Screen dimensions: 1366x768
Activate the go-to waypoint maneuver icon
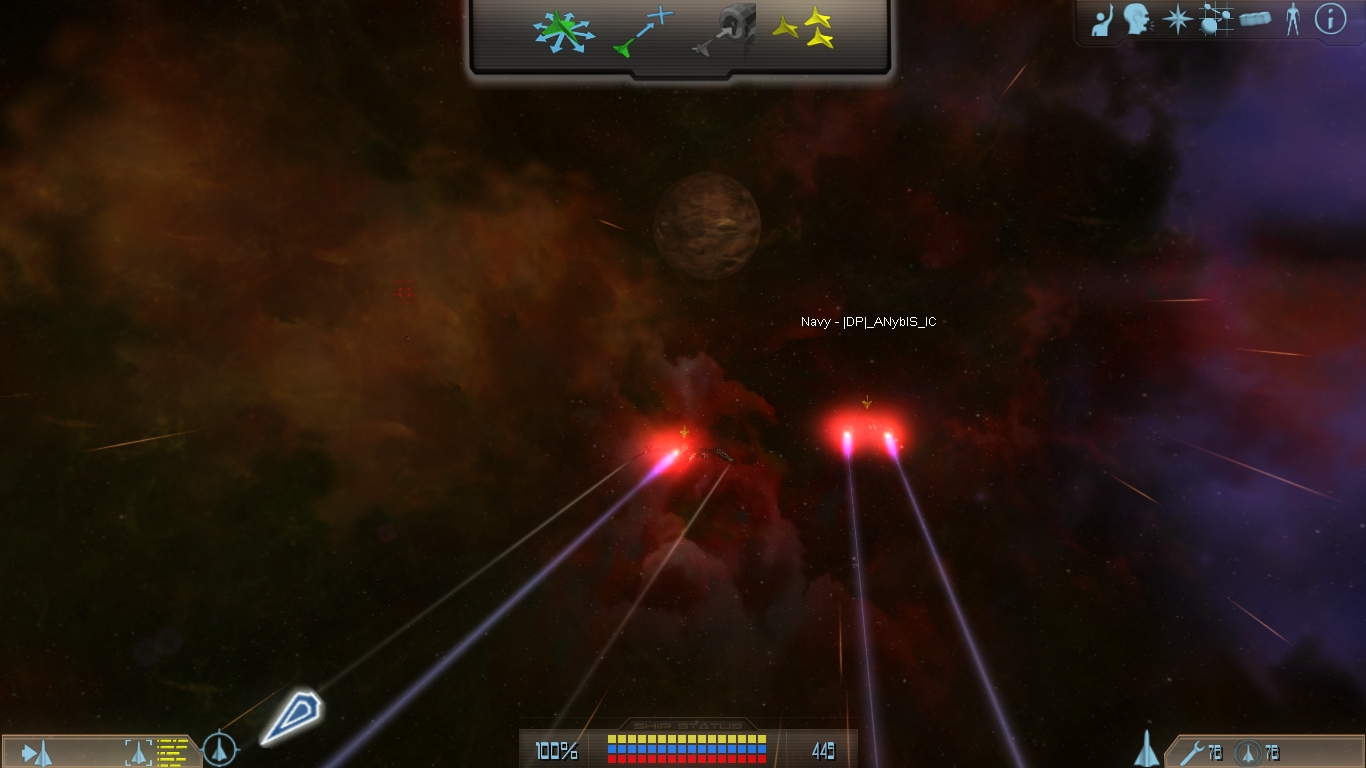644,29
